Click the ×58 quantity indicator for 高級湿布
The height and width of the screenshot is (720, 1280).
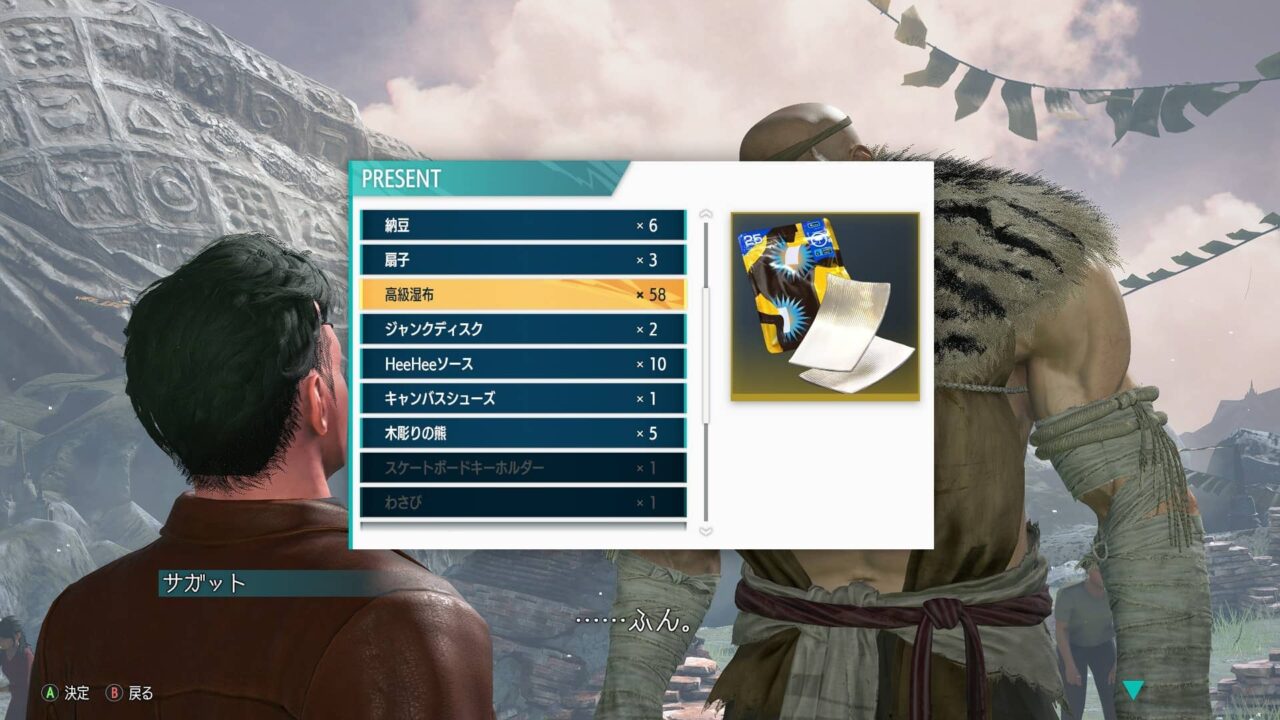650,296
